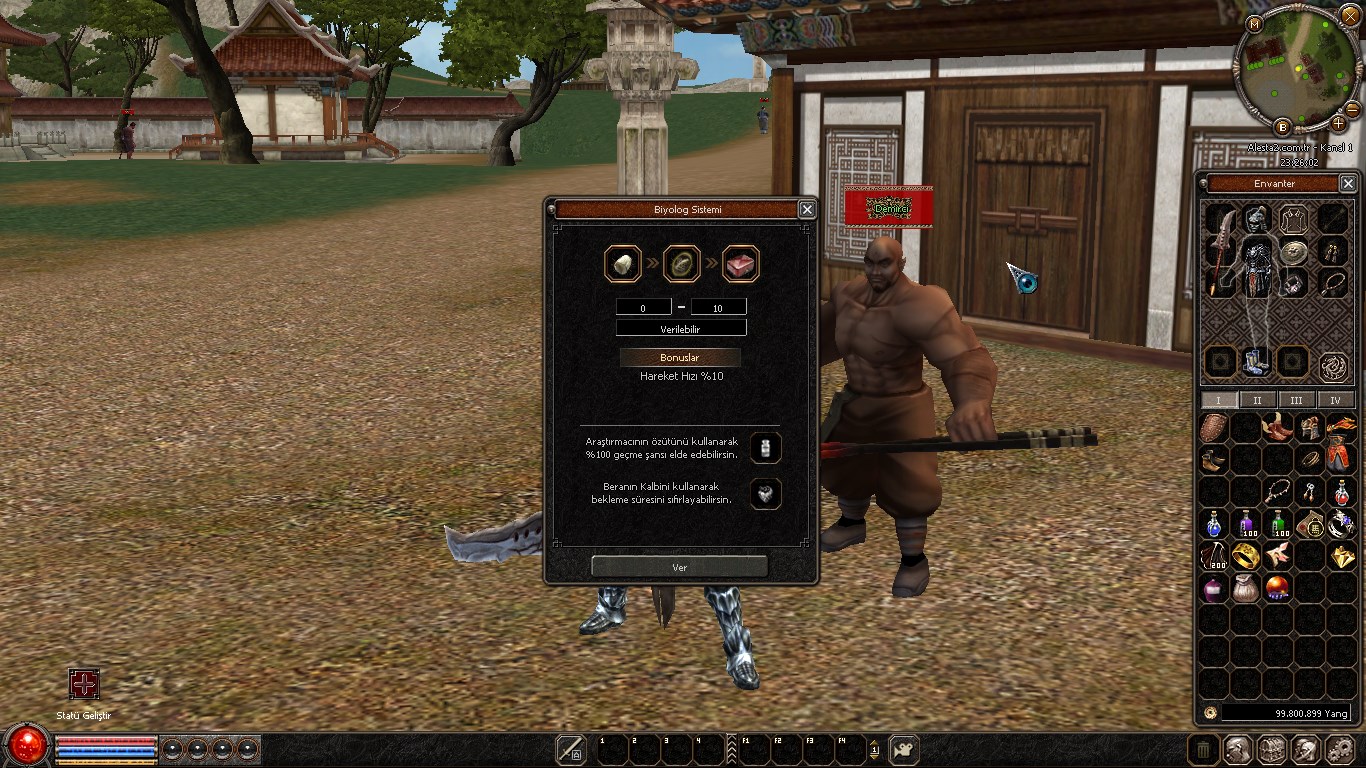Select the Beran's Heart slot
Image resolution: width=1366 pixels, height=768 pixels.
[766, 493]
